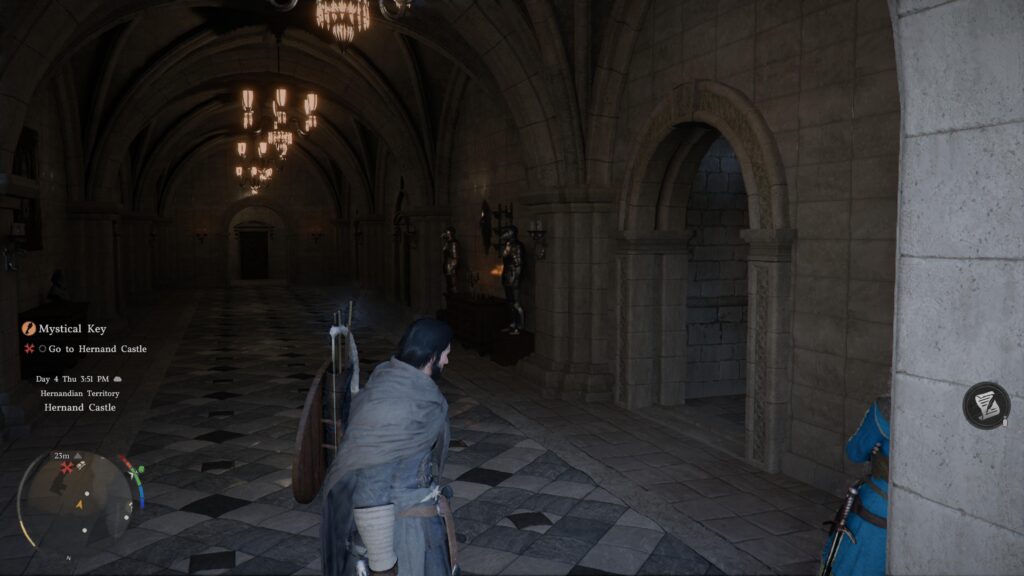Open the scroll and quill journal icon
The height and width of the screenshot is (576, 1024).
coord(986,405)
